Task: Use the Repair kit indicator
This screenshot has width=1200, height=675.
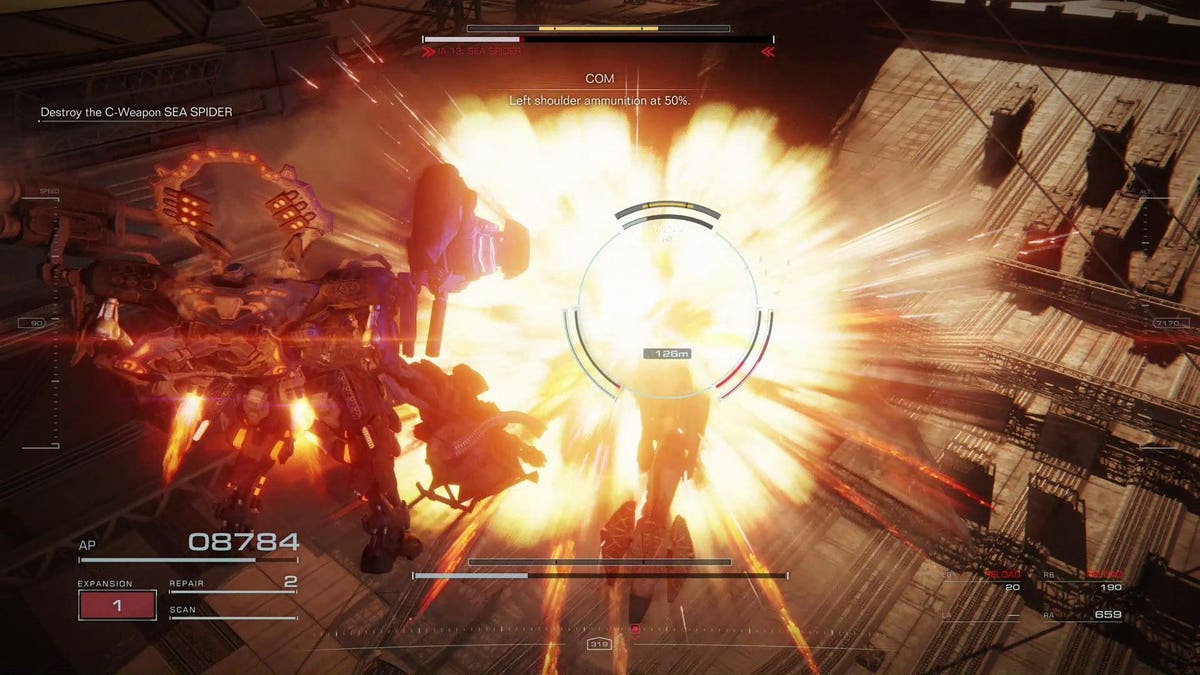Action: [232, 584]
